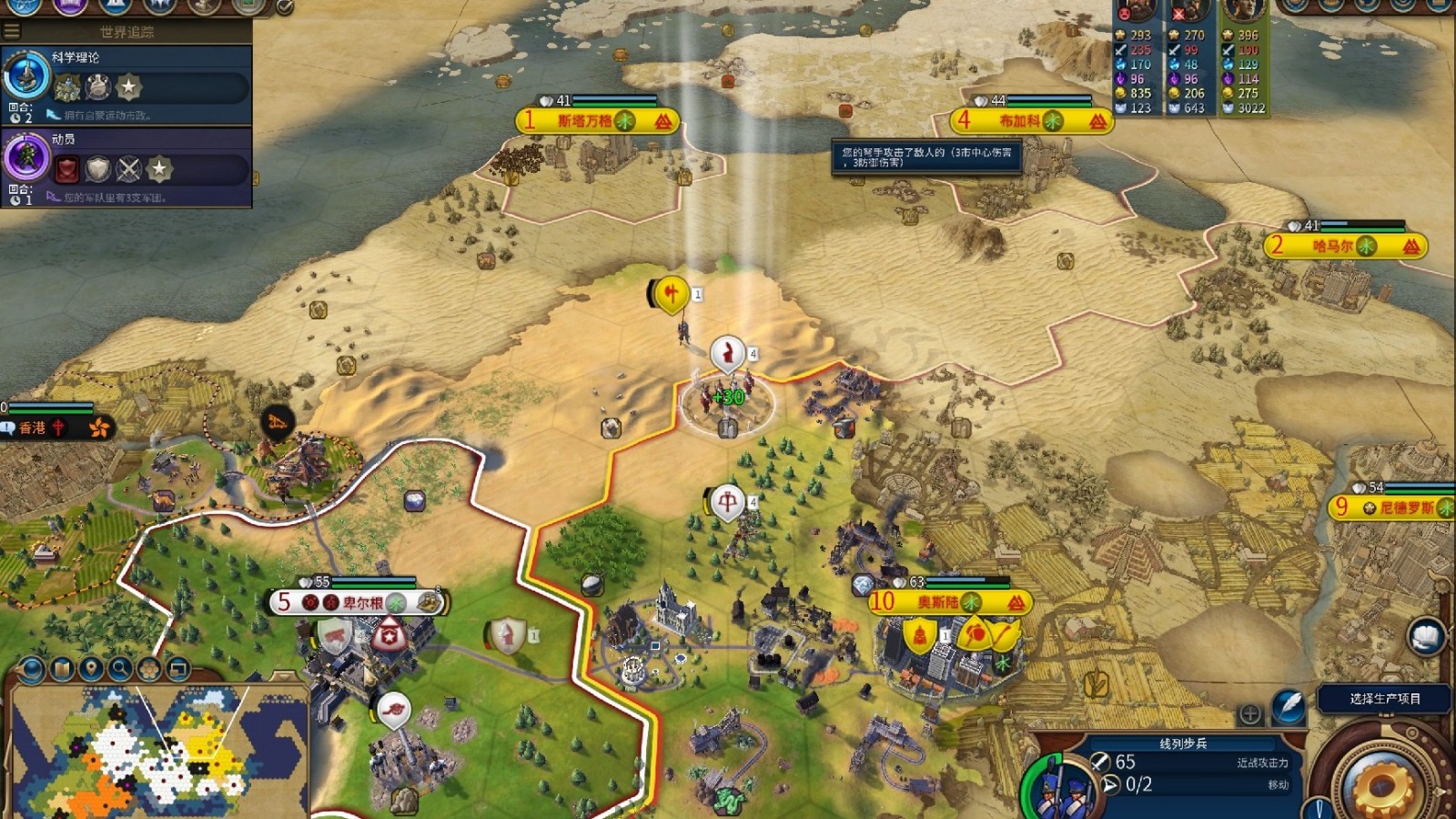The width and height of the screenshot is (1456, 819).
Task: Expand more unit actions with the plus button
Action: click(1250, 714)
